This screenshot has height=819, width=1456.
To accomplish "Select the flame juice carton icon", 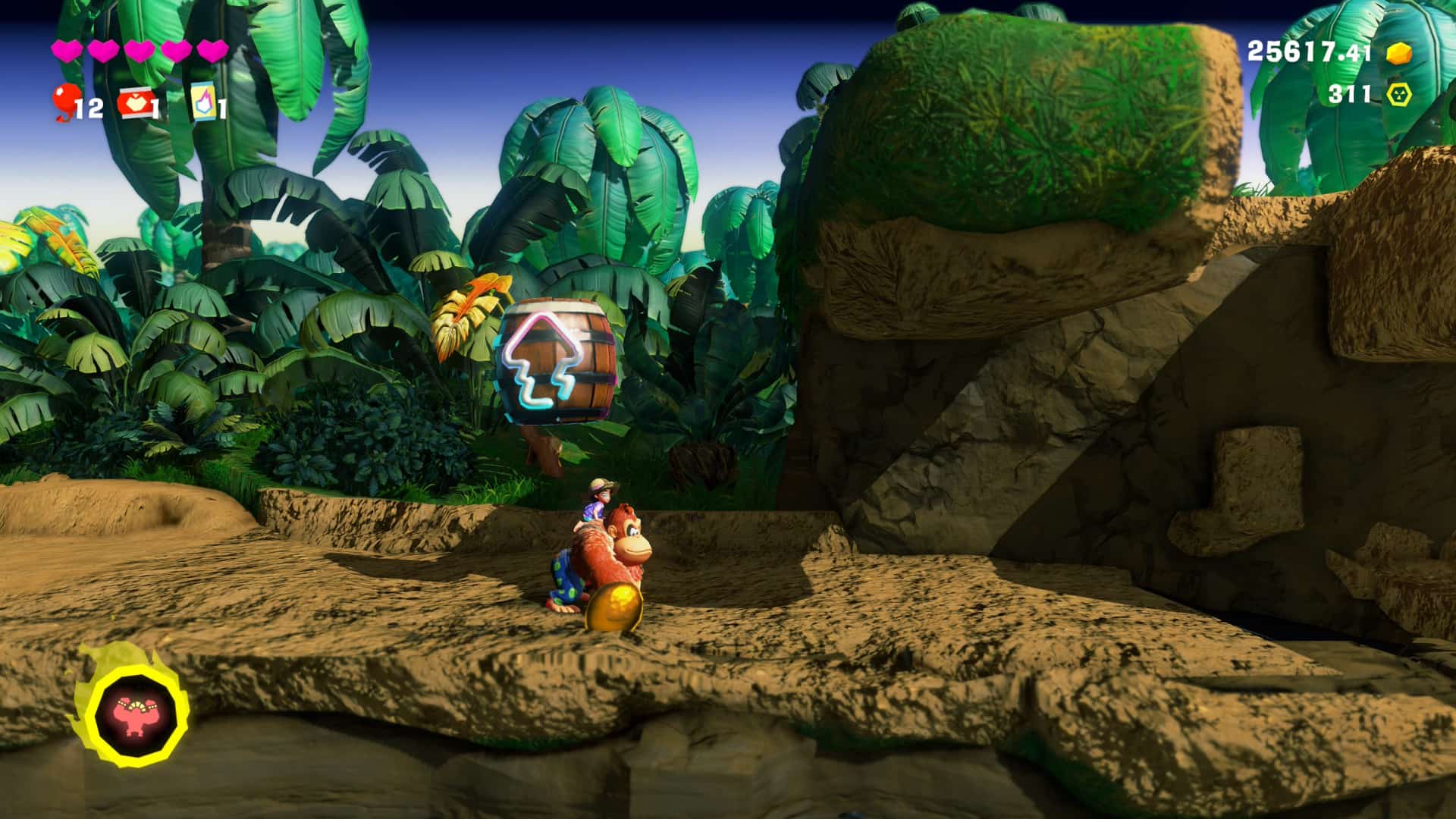I will (202, 102).
